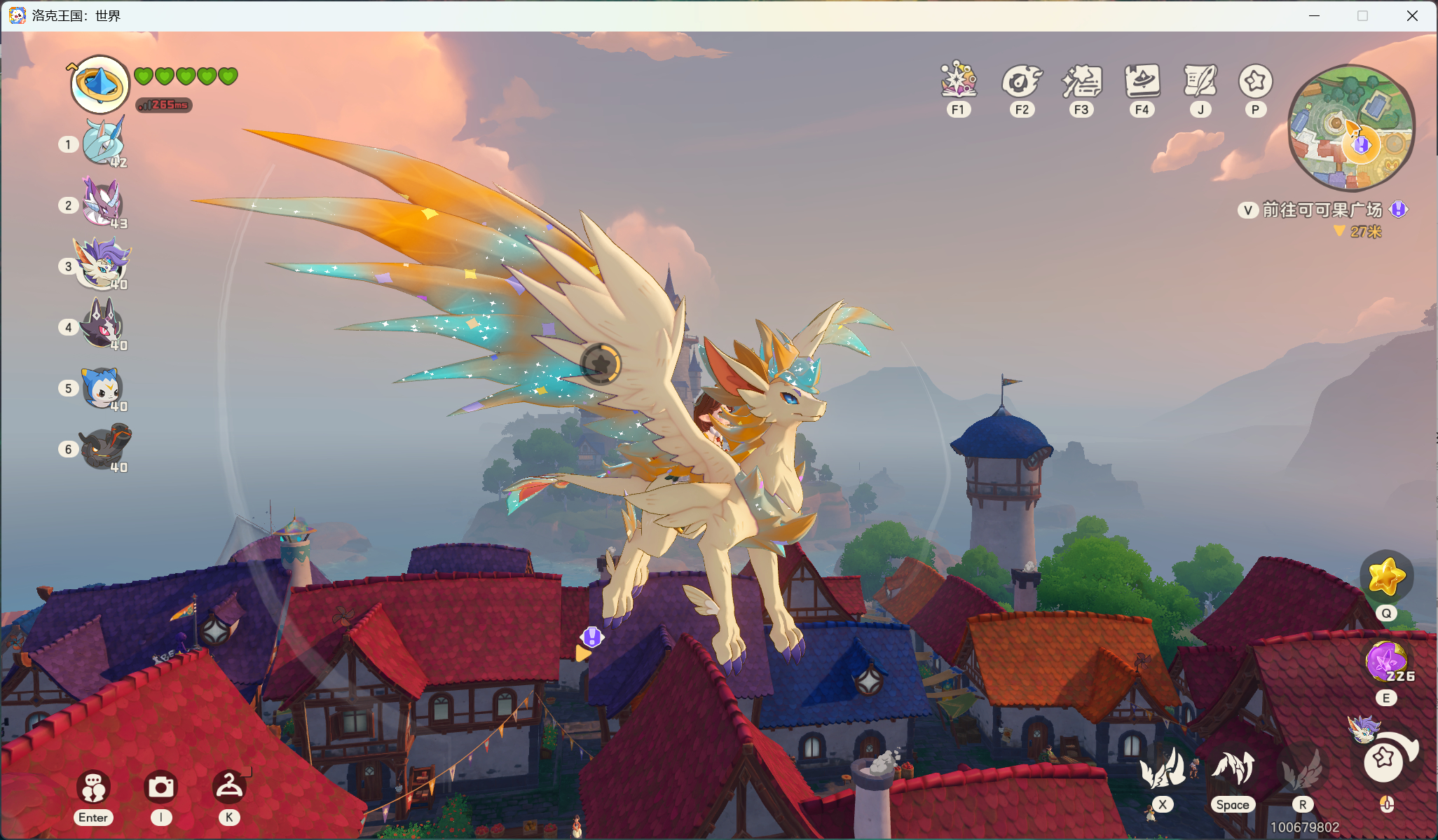
Task: Open the F2 swirl icon menu
Action: [1022, 81]
